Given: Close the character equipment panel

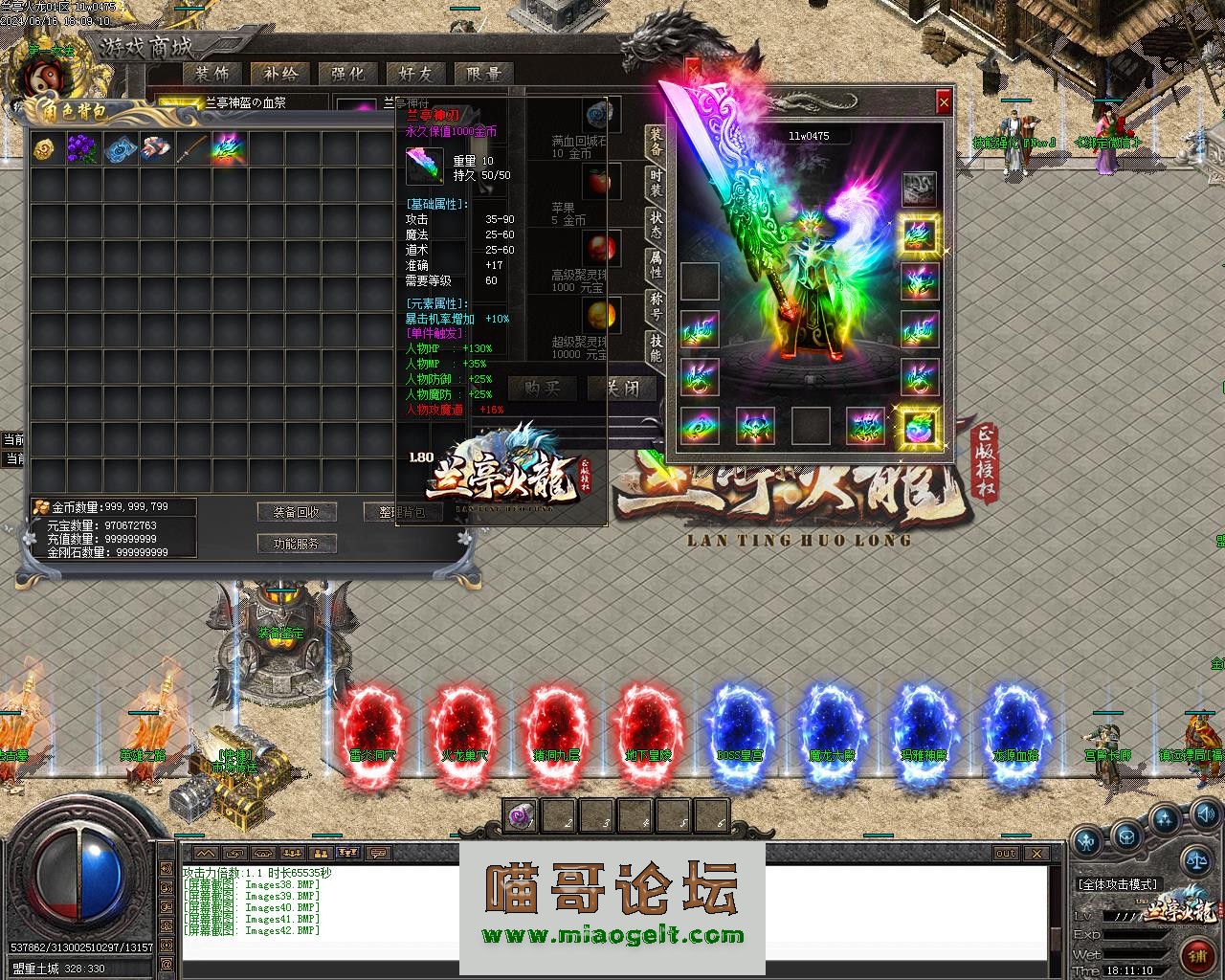Looking at the screenshot, I should click(x=944, y=101).
